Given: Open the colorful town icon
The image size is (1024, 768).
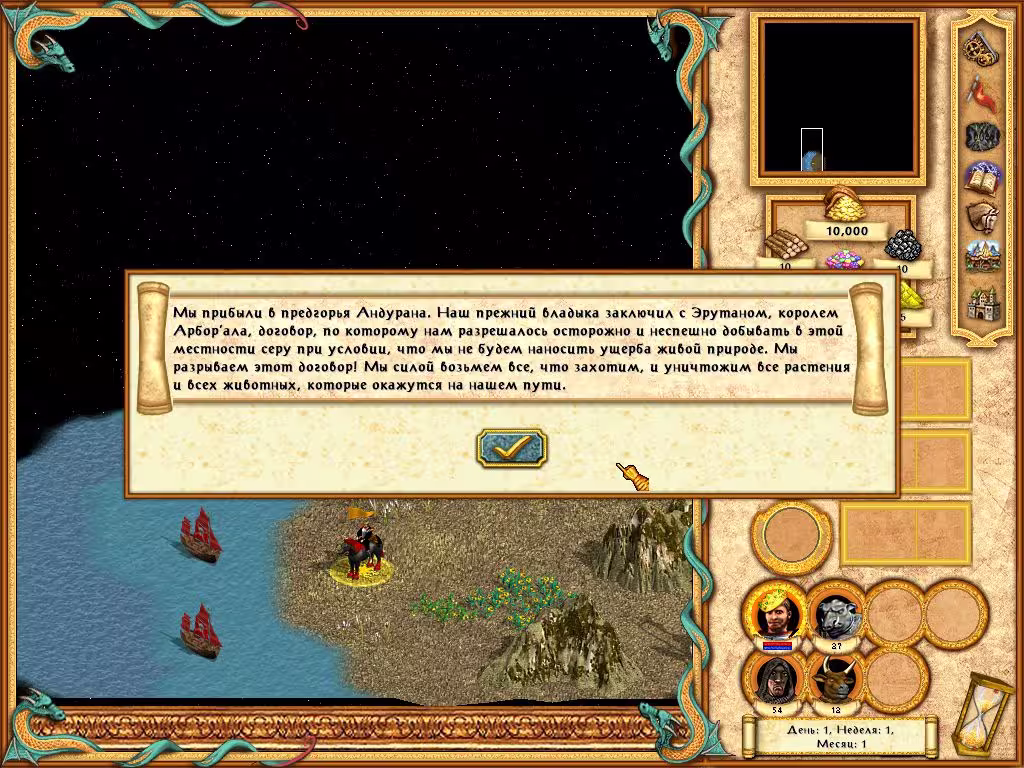Looking at the screenshot, I should coord(978,258).
